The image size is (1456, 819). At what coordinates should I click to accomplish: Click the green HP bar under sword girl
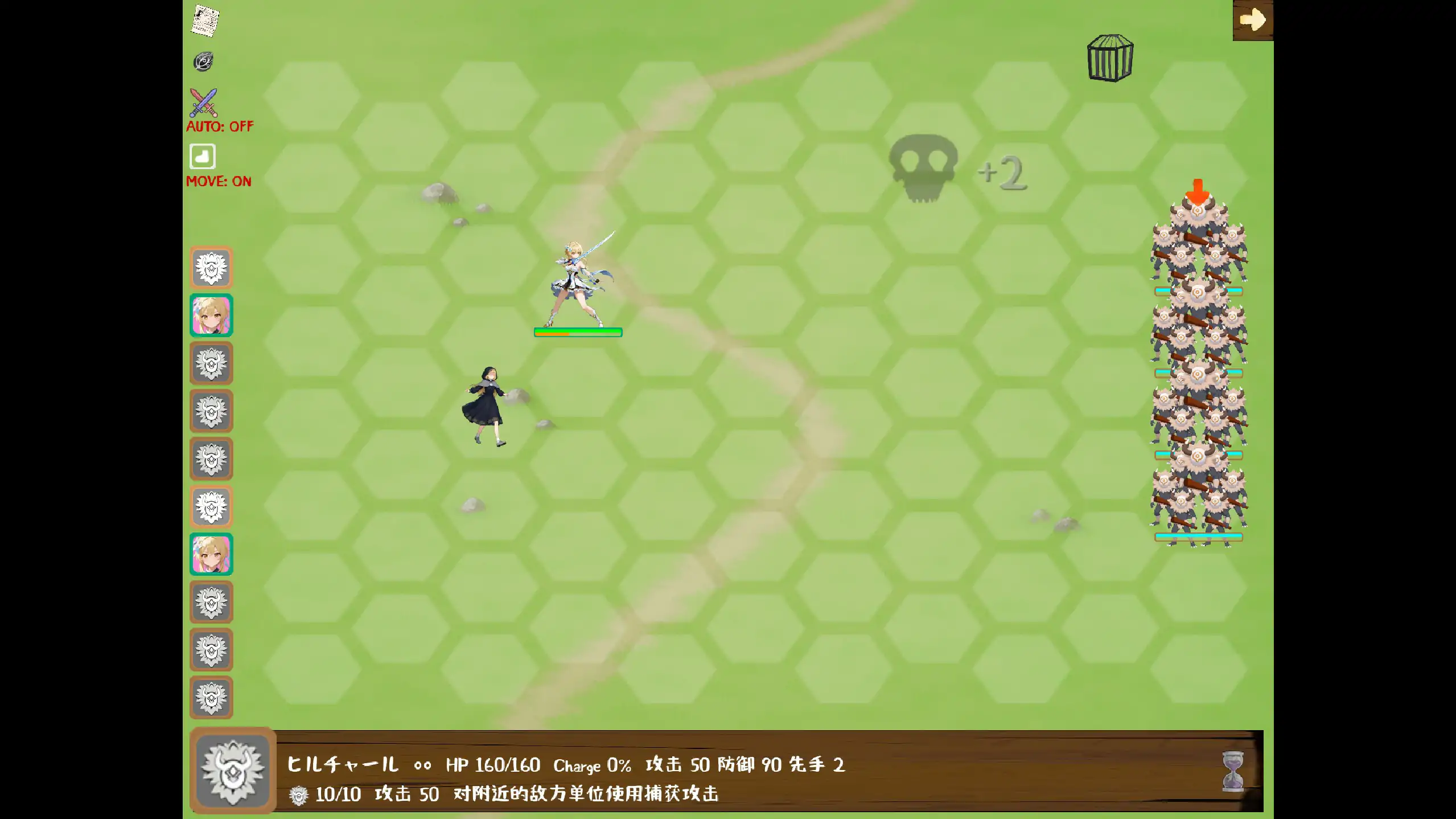577,332
